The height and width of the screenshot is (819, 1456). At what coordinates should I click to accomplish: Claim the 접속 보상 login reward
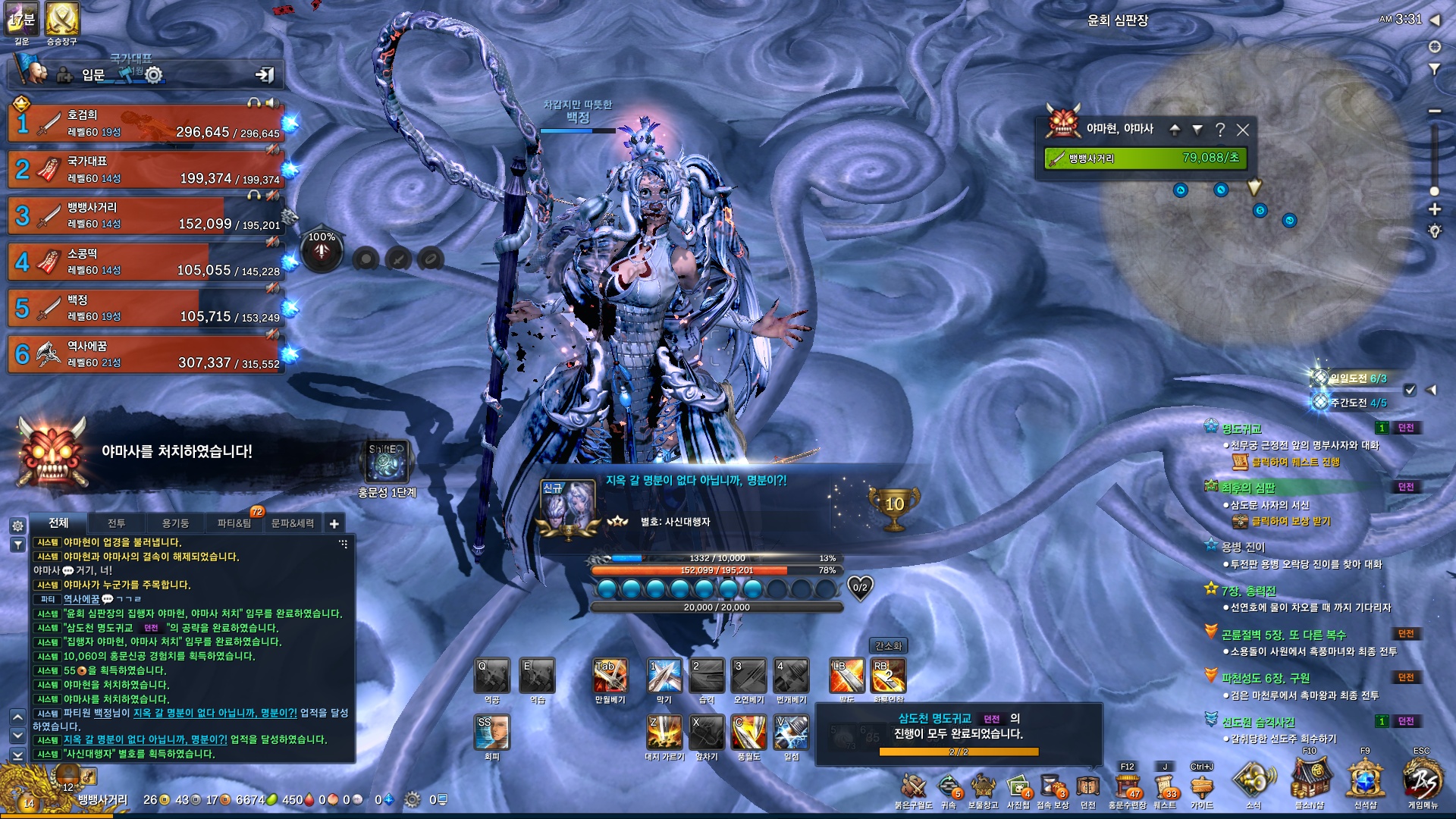(1052, 787)
